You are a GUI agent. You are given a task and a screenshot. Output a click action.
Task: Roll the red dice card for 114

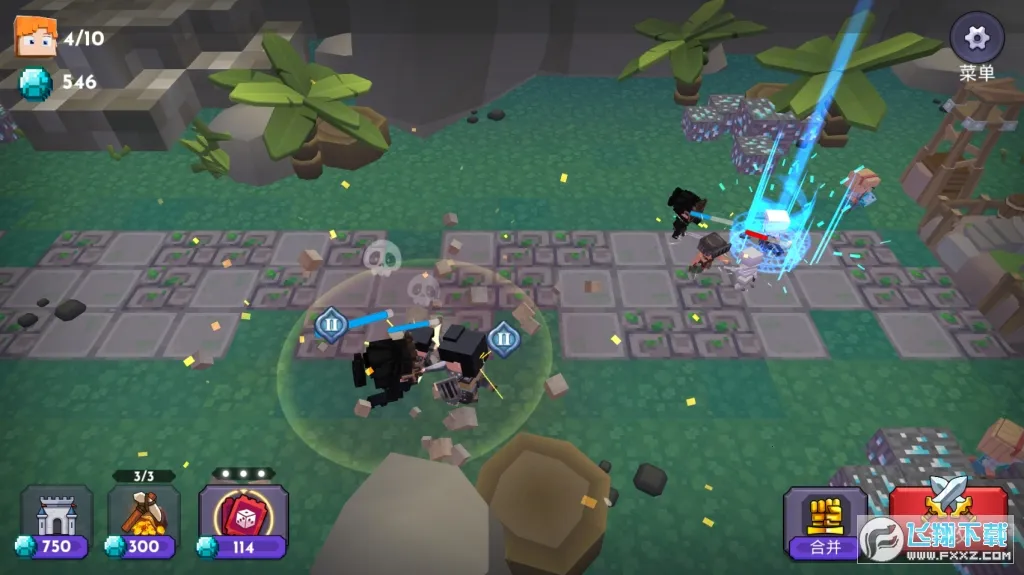(x=243, y=520)
